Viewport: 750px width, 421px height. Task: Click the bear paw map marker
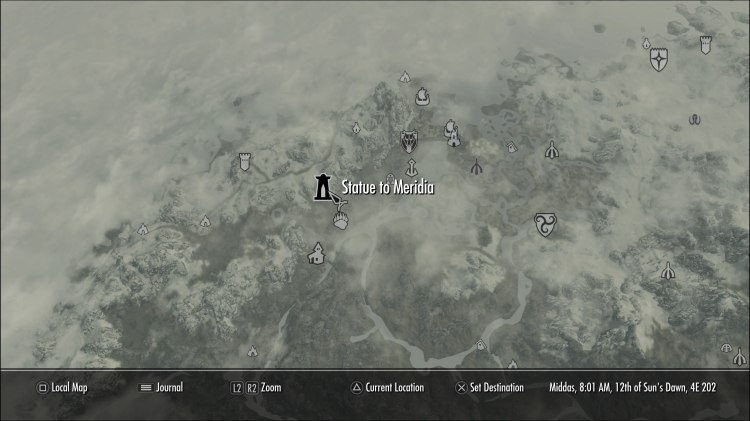click(343, 222)
